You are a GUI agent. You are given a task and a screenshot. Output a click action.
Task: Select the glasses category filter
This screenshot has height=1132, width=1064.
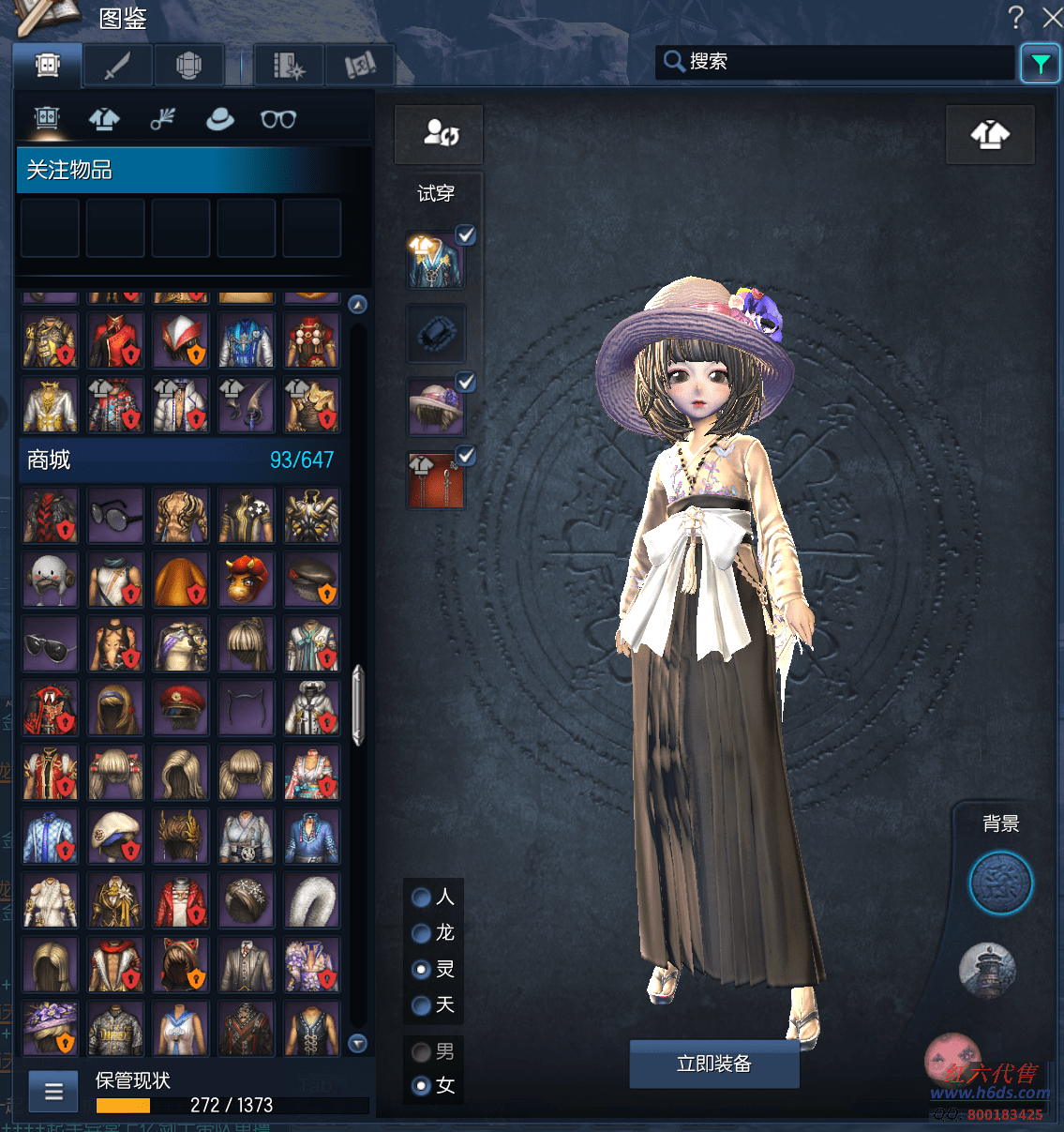(x=278, y=119)
